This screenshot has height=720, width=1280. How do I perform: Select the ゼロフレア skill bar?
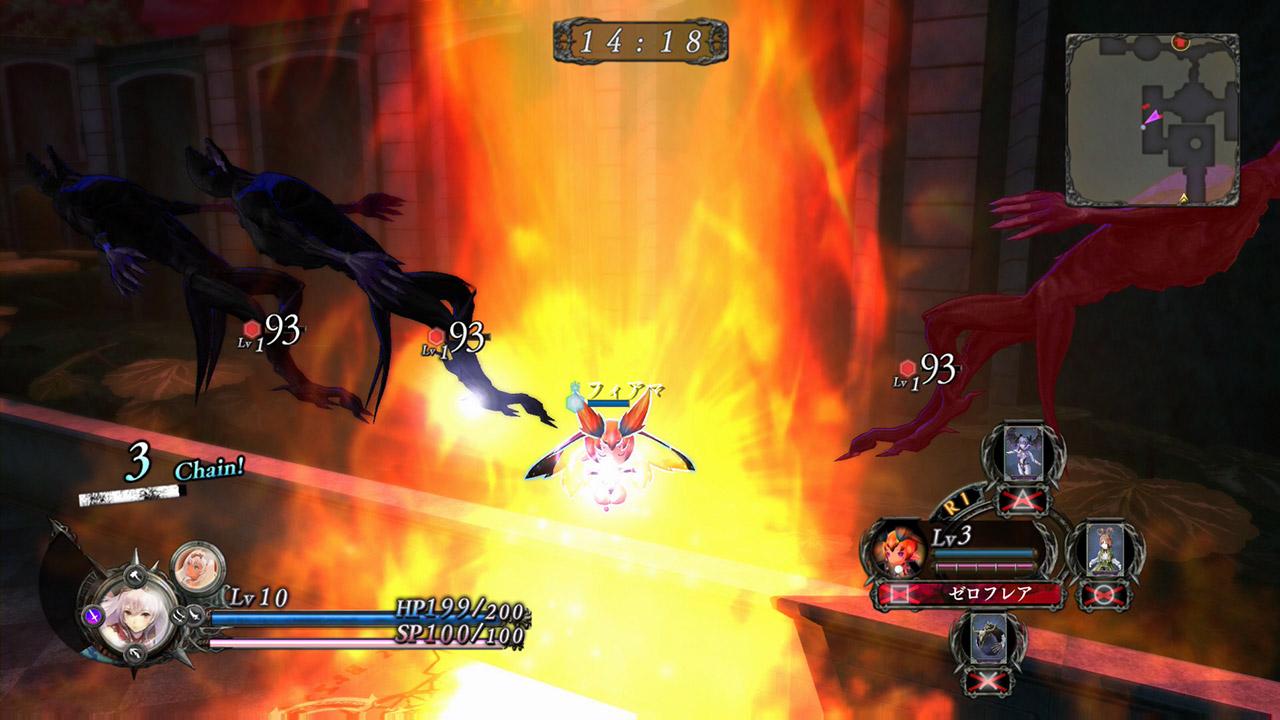click(x=970, y=595)
